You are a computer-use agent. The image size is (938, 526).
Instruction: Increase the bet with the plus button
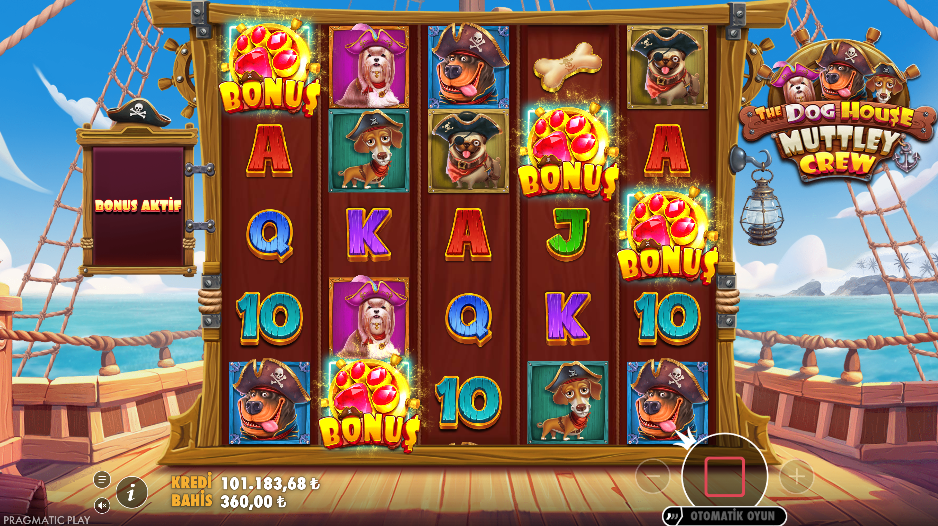coord(796,476)
